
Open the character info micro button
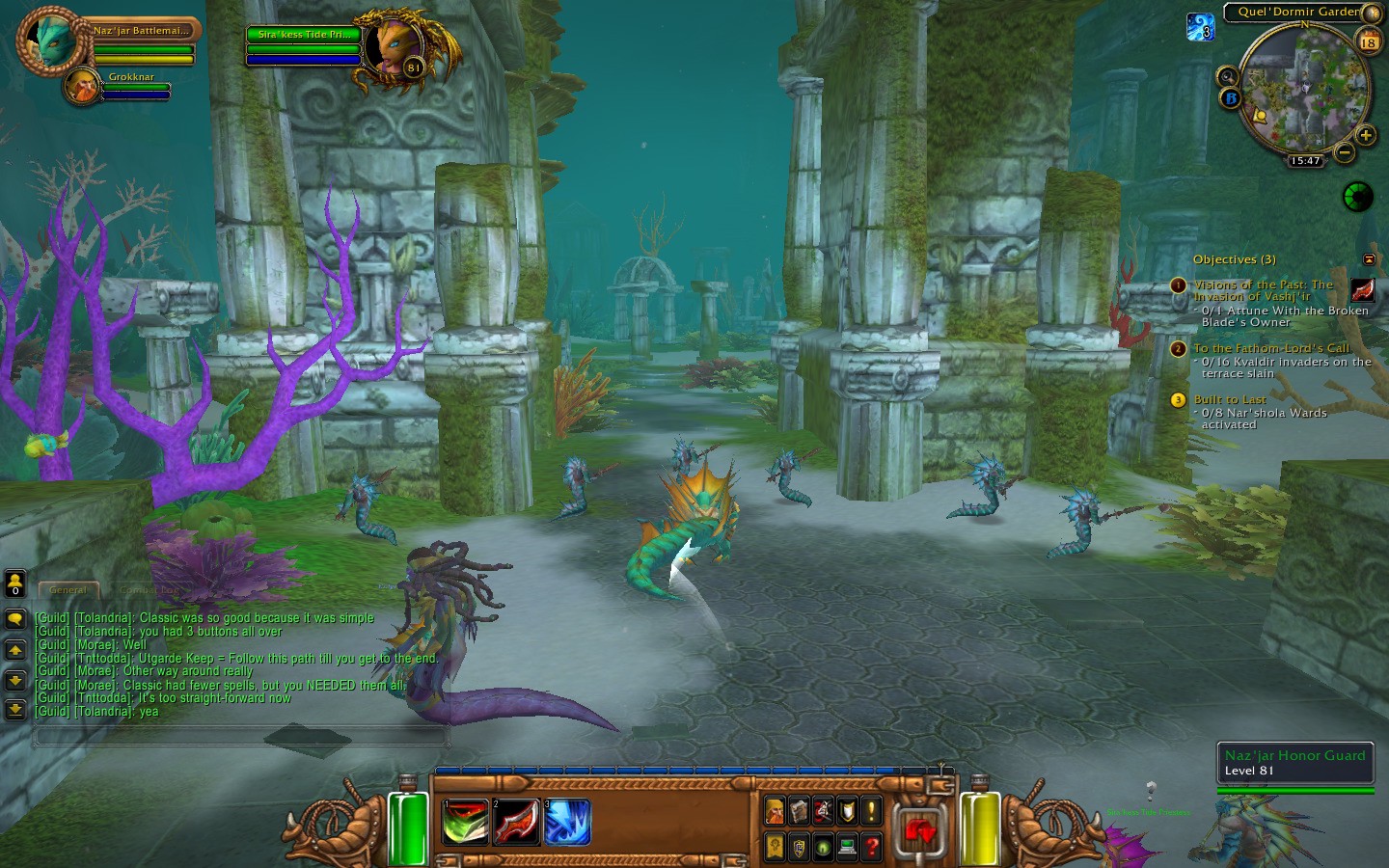pos(775,811)
